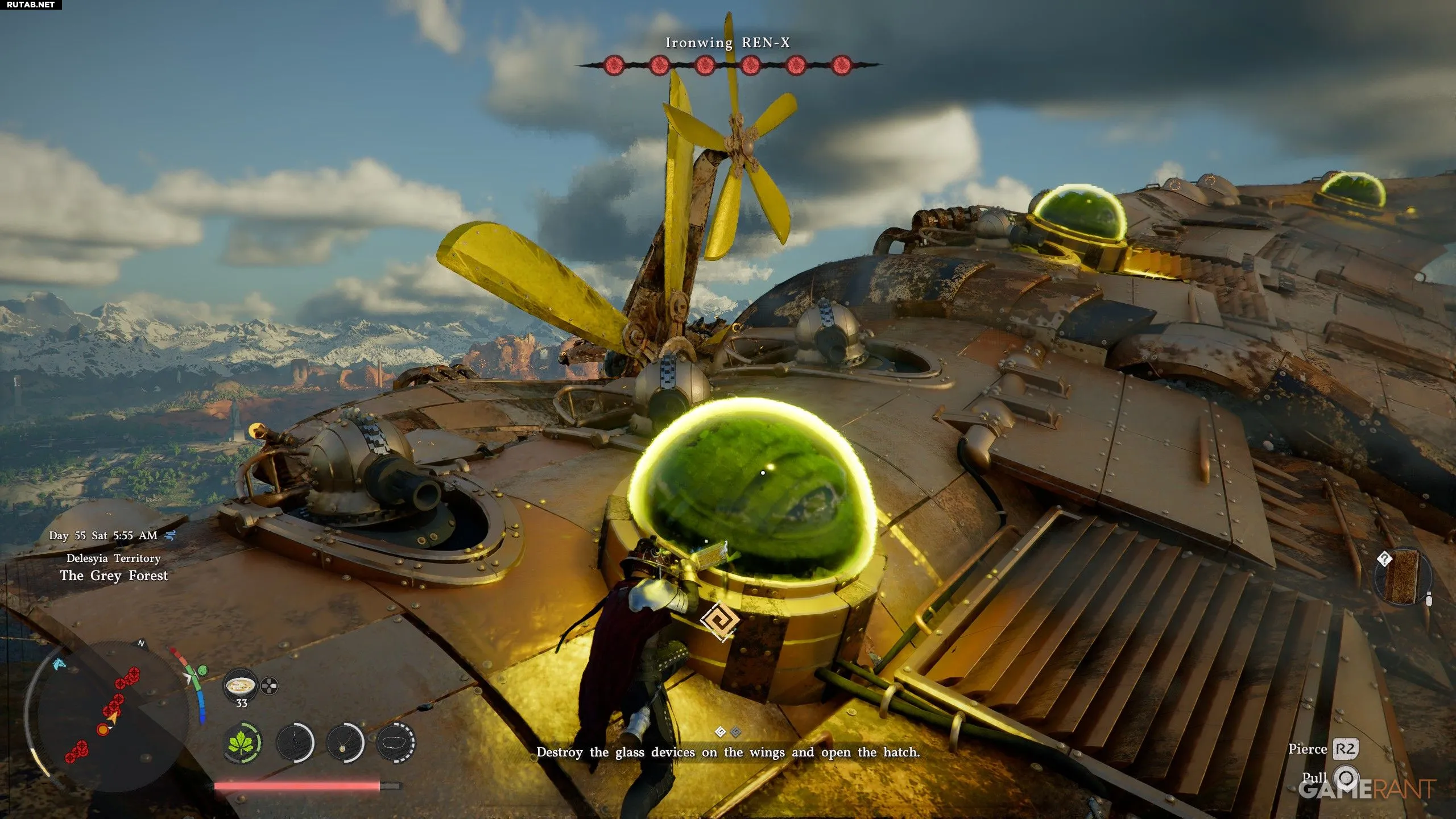
Task: Click the north indicator on the minimap
Action: pos(141,643)
